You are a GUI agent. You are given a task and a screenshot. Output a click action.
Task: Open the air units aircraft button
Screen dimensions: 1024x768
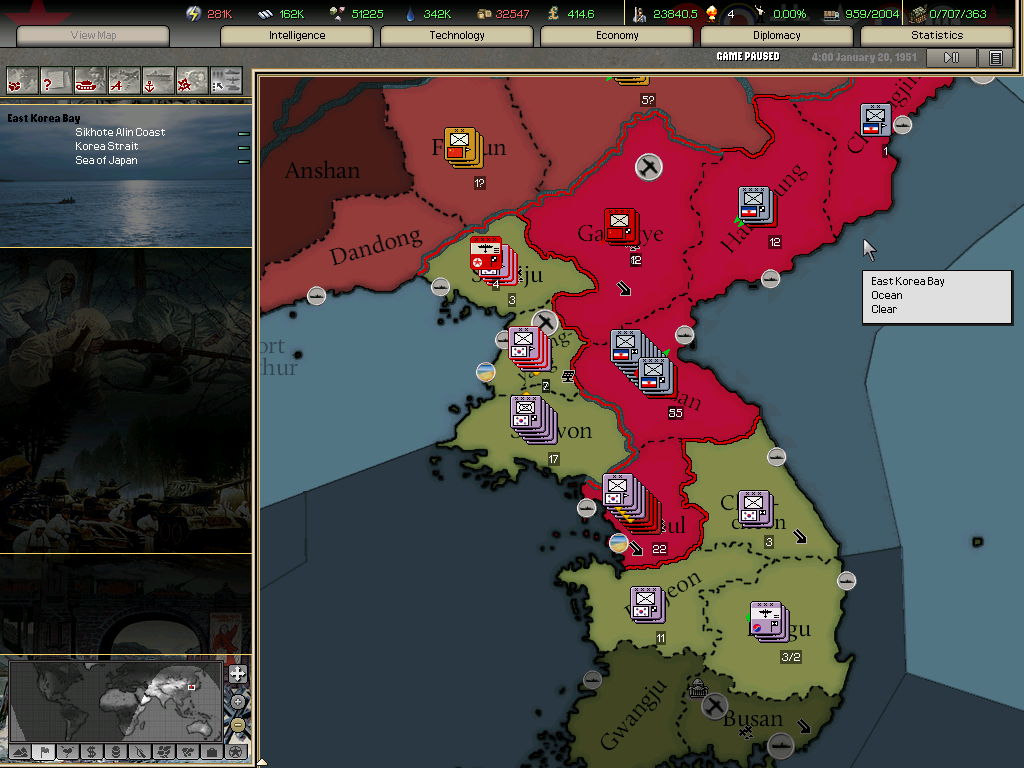tap(124, 79)
